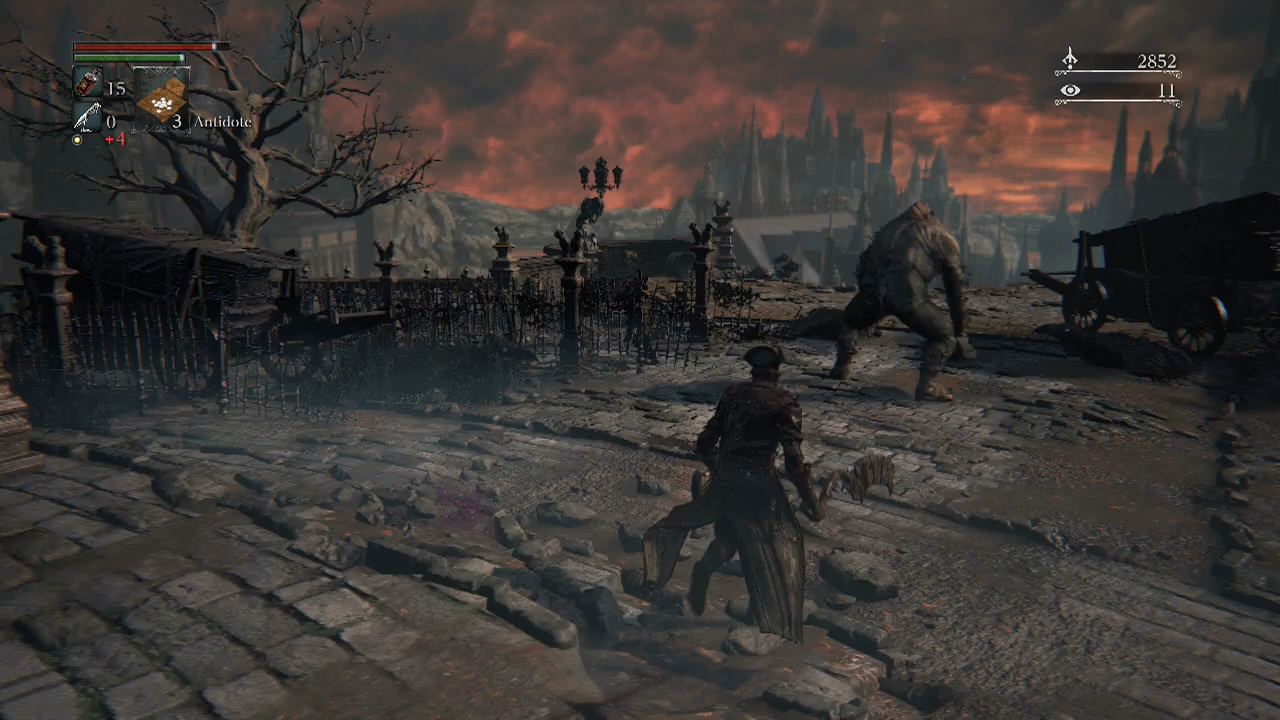Select the Antidote quick item slot
This screenshot has height=720, width=1280.
[160, 100]
